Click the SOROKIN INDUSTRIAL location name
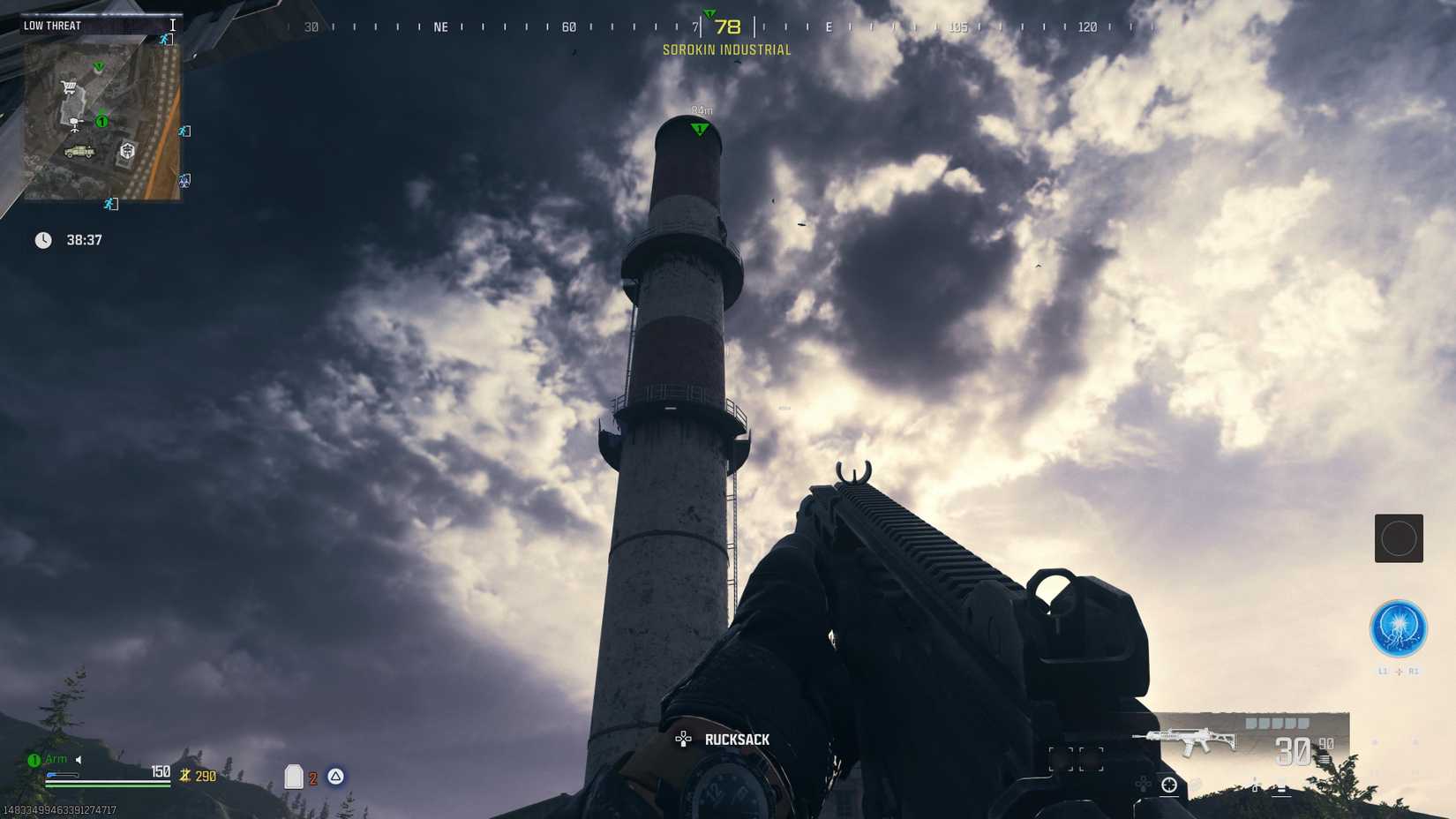Image resolution: width=1456 pixels, height=819 pixels. (x=726, y=50)
